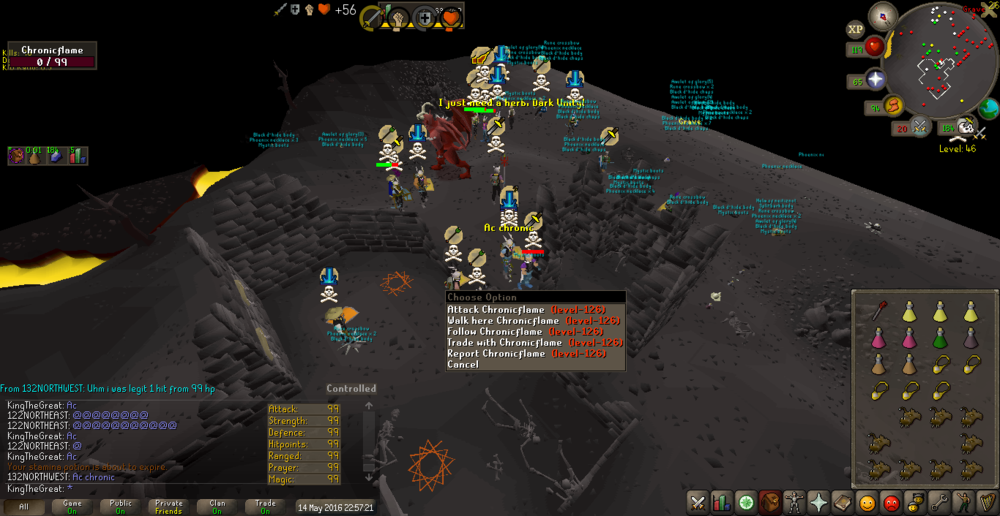Switch chat filter to All
Viewport: 1000px width, 516px height.
23,507
